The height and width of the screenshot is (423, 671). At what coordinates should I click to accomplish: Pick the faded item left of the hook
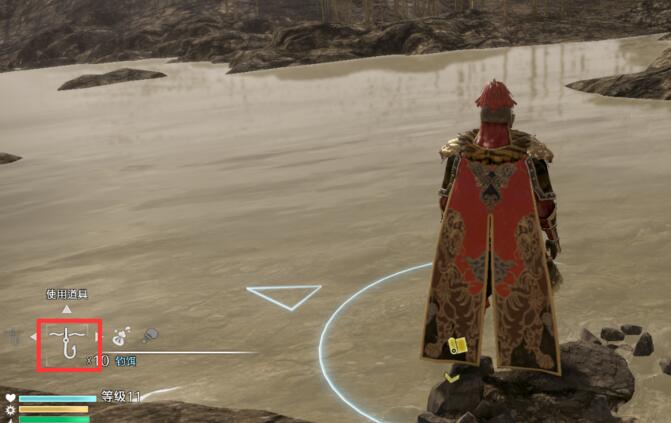click(14, 337)
